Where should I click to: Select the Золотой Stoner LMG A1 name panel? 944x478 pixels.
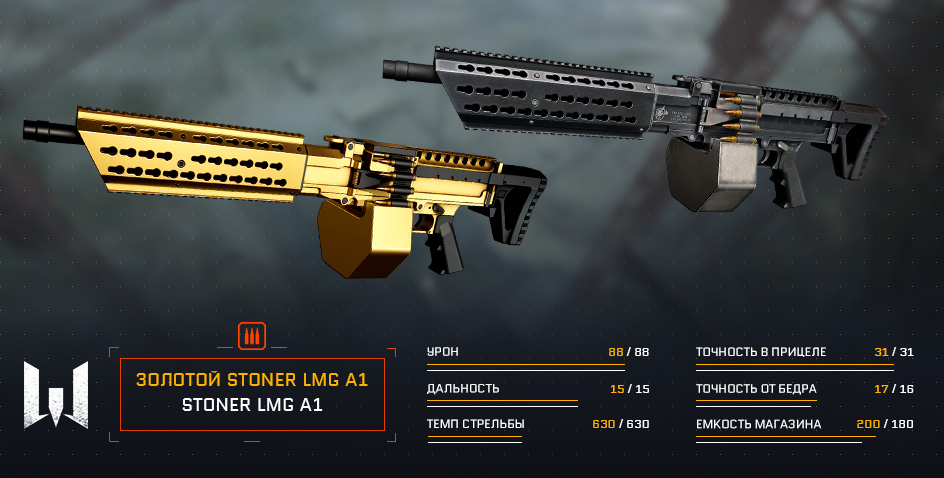coord(251,393)
